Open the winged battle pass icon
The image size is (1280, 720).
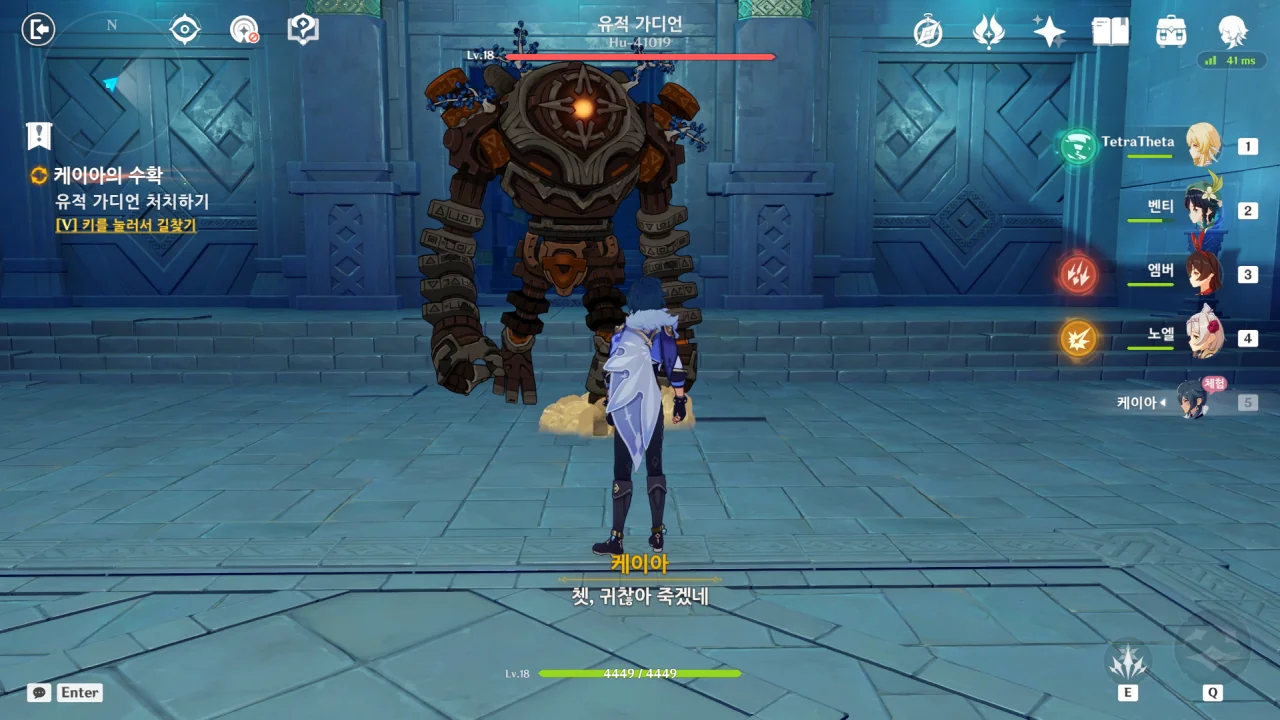[988, 31]
